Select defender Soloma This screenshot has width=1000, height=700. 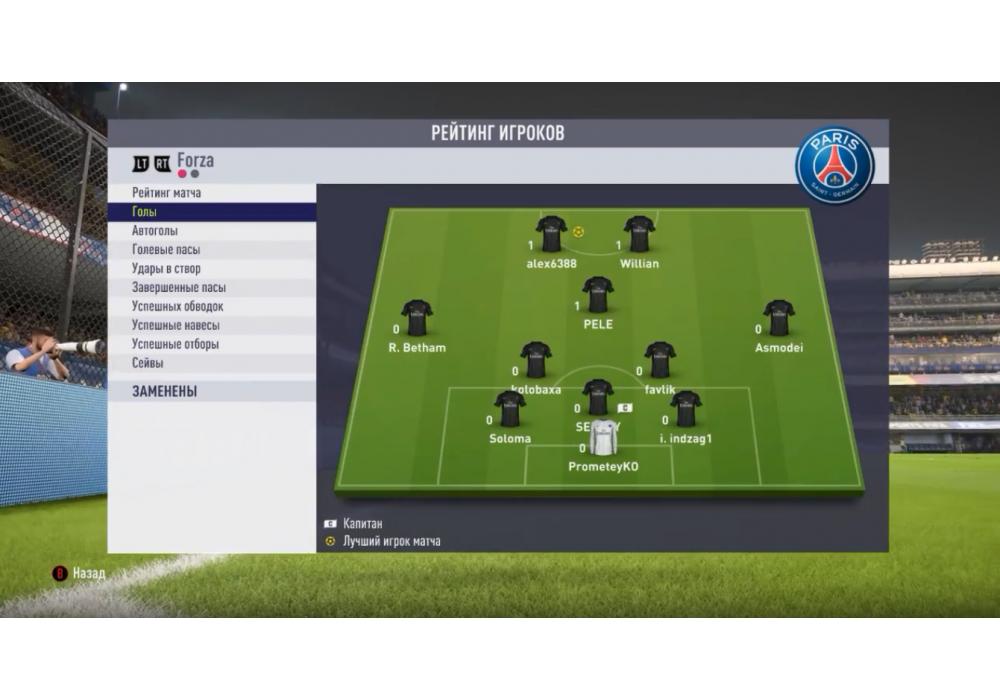click(510, 410)
